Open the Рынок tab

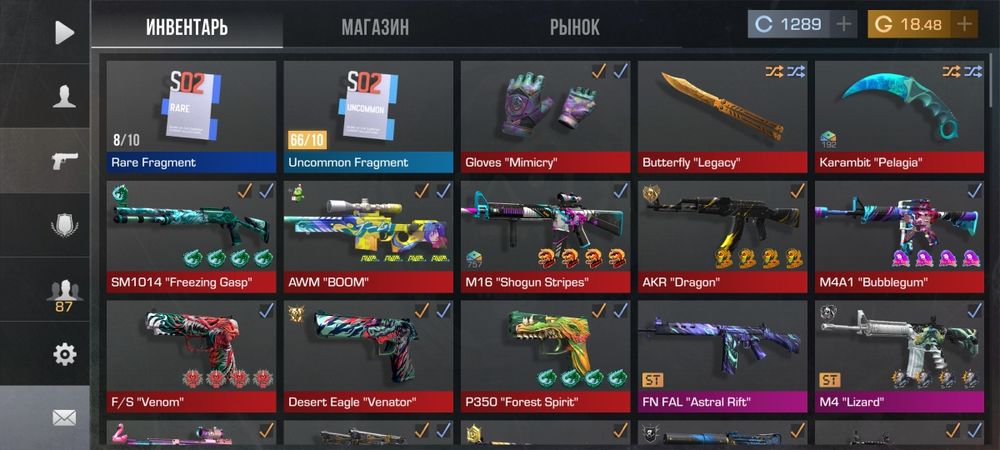coord(575,27)
